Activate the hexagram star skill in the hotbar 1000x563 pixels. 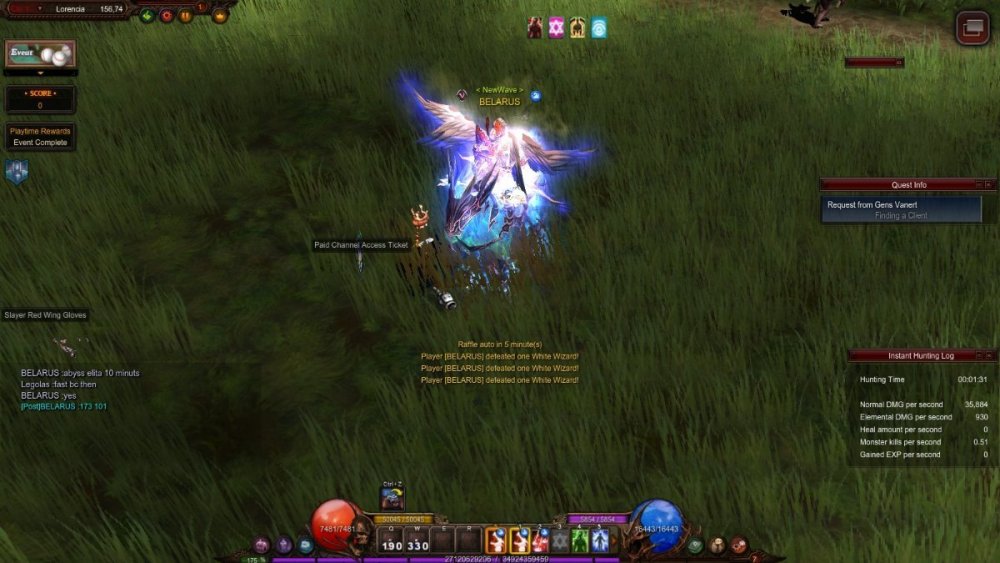560,540
